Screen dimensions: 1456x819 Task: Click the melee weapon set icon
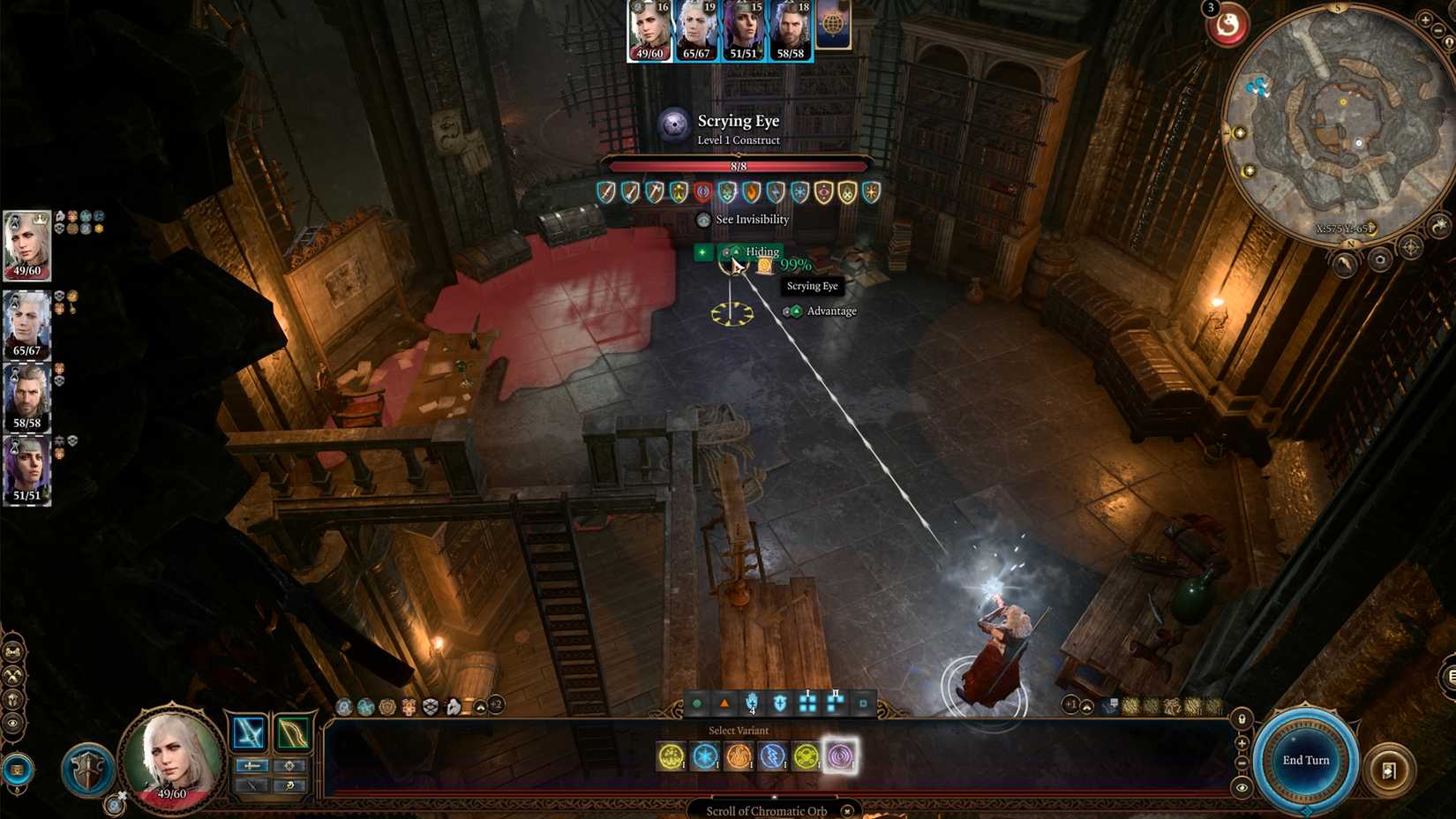click(x=248, y=733)
